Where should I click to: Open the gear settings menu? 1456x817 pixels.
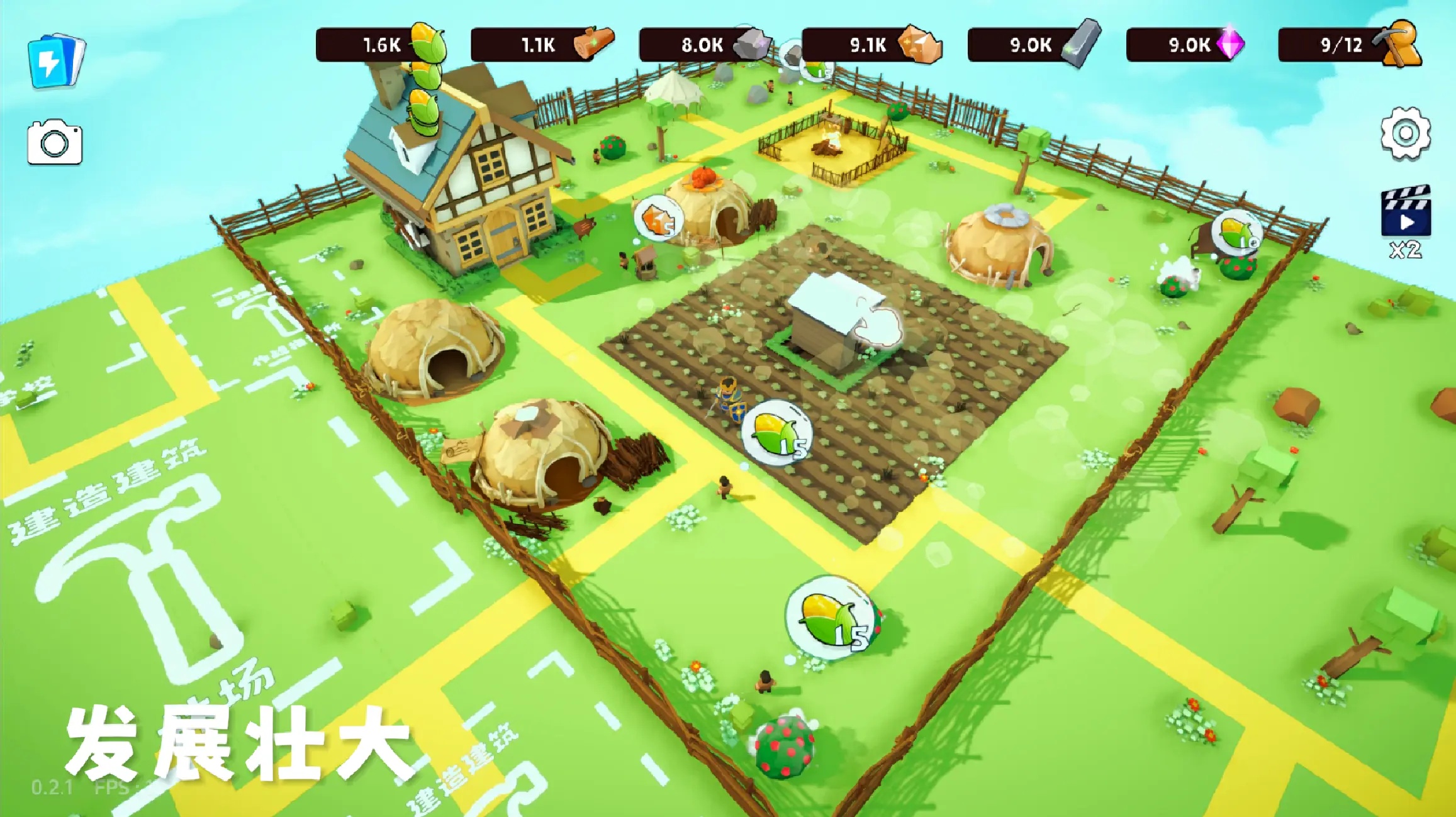(x=1405, y=133)
